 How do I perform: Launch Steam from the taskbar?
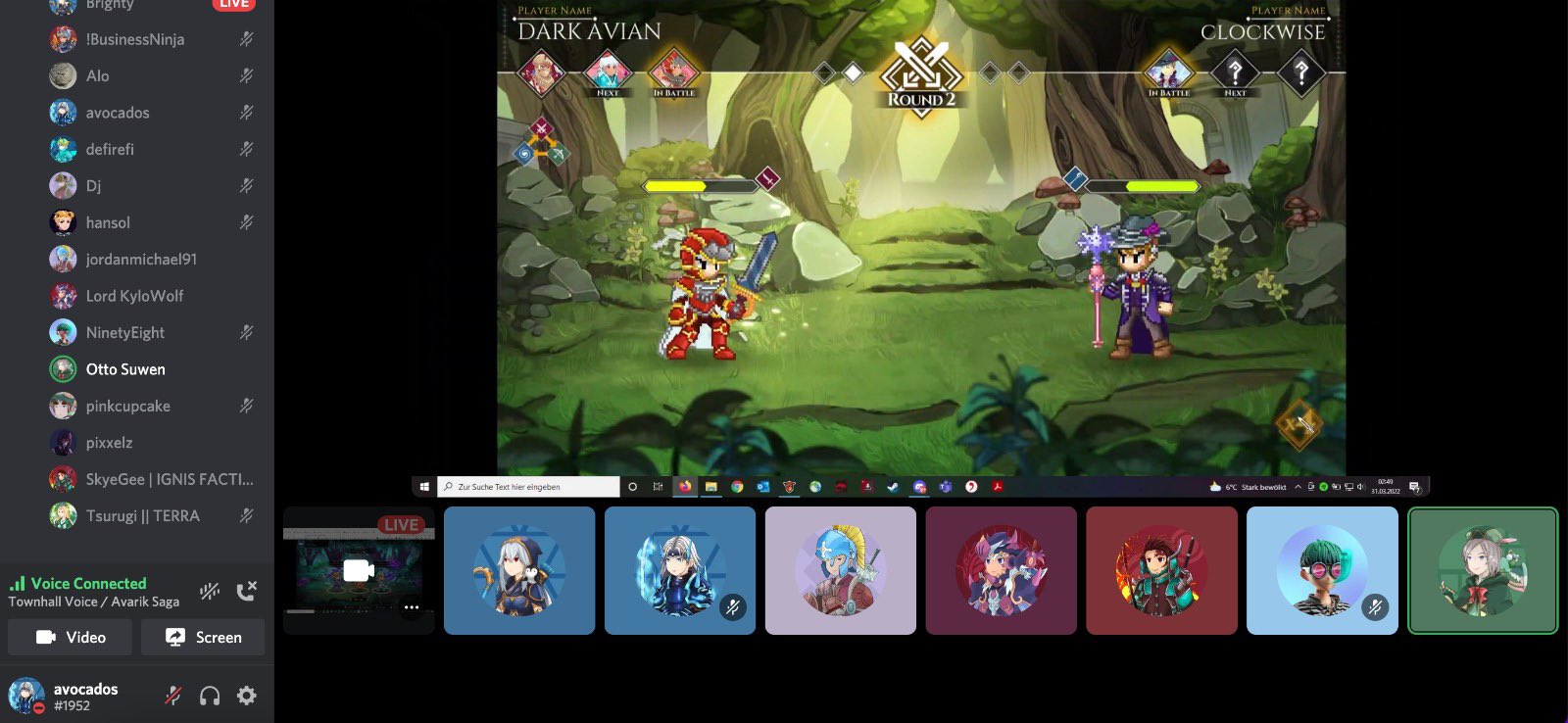pos(893,485)
